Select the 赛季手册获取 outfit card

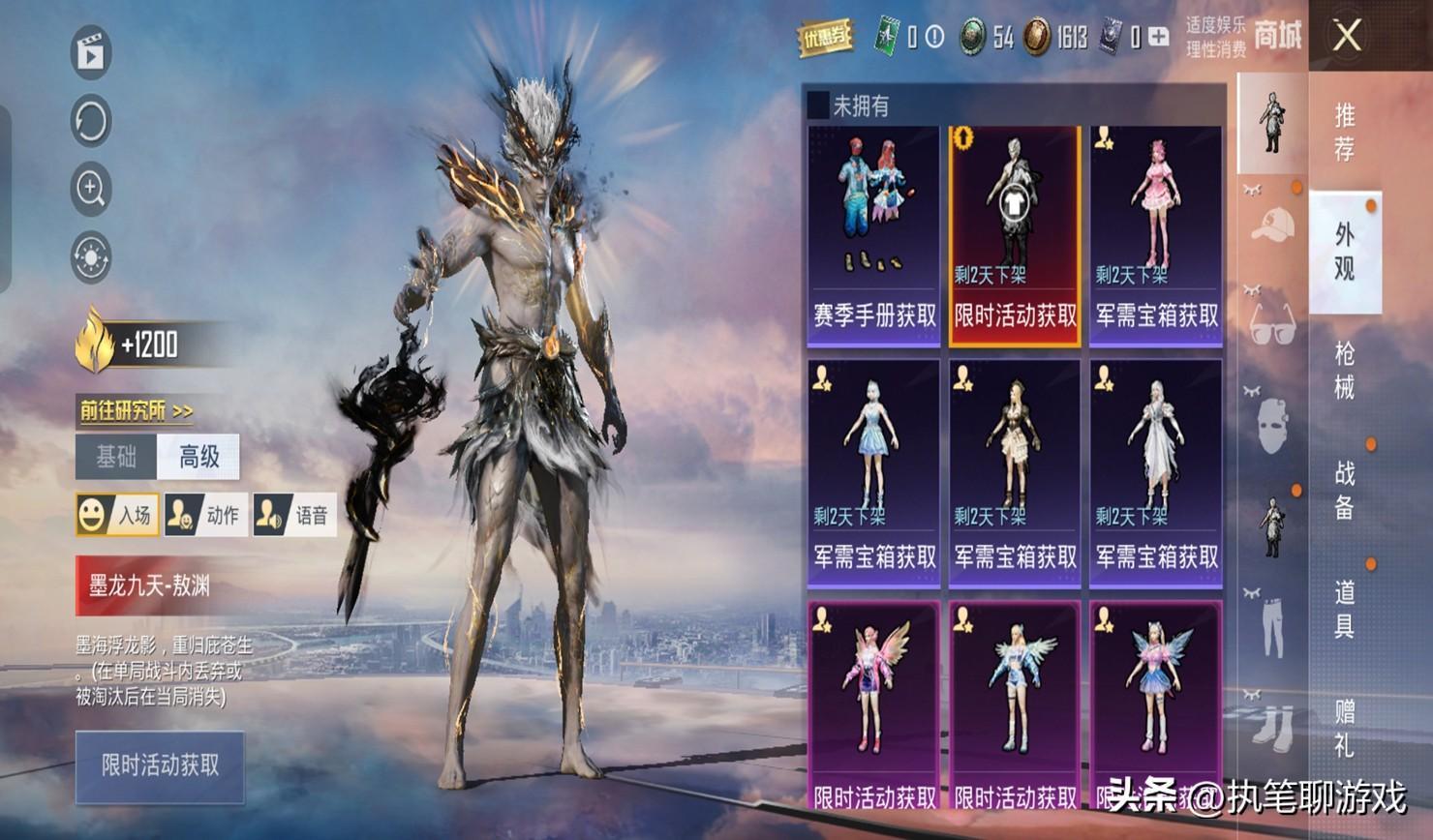(x=873, y=236)
